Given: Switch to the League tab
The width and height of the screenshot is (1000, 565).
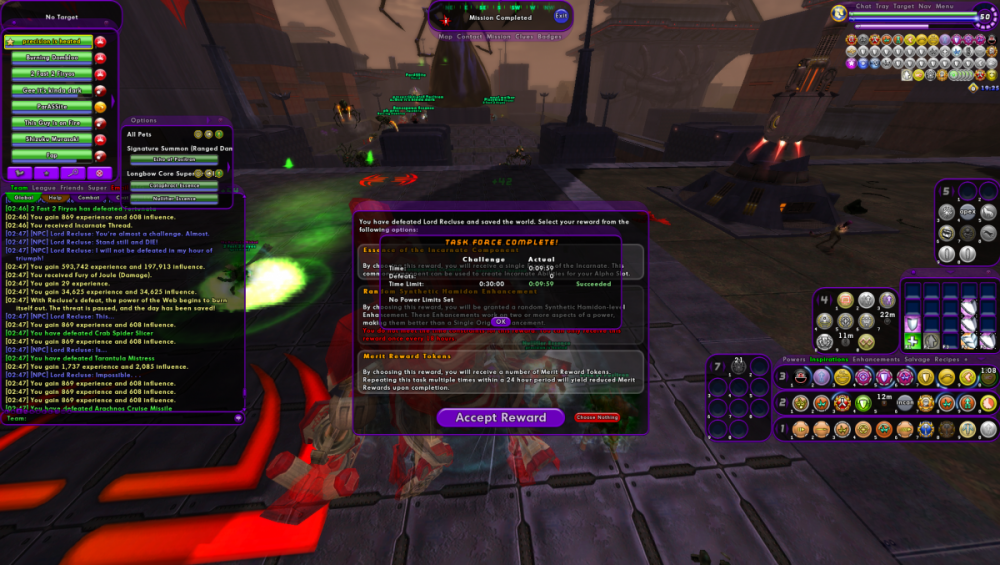Looking at the screenshot, I should [44, 187].
